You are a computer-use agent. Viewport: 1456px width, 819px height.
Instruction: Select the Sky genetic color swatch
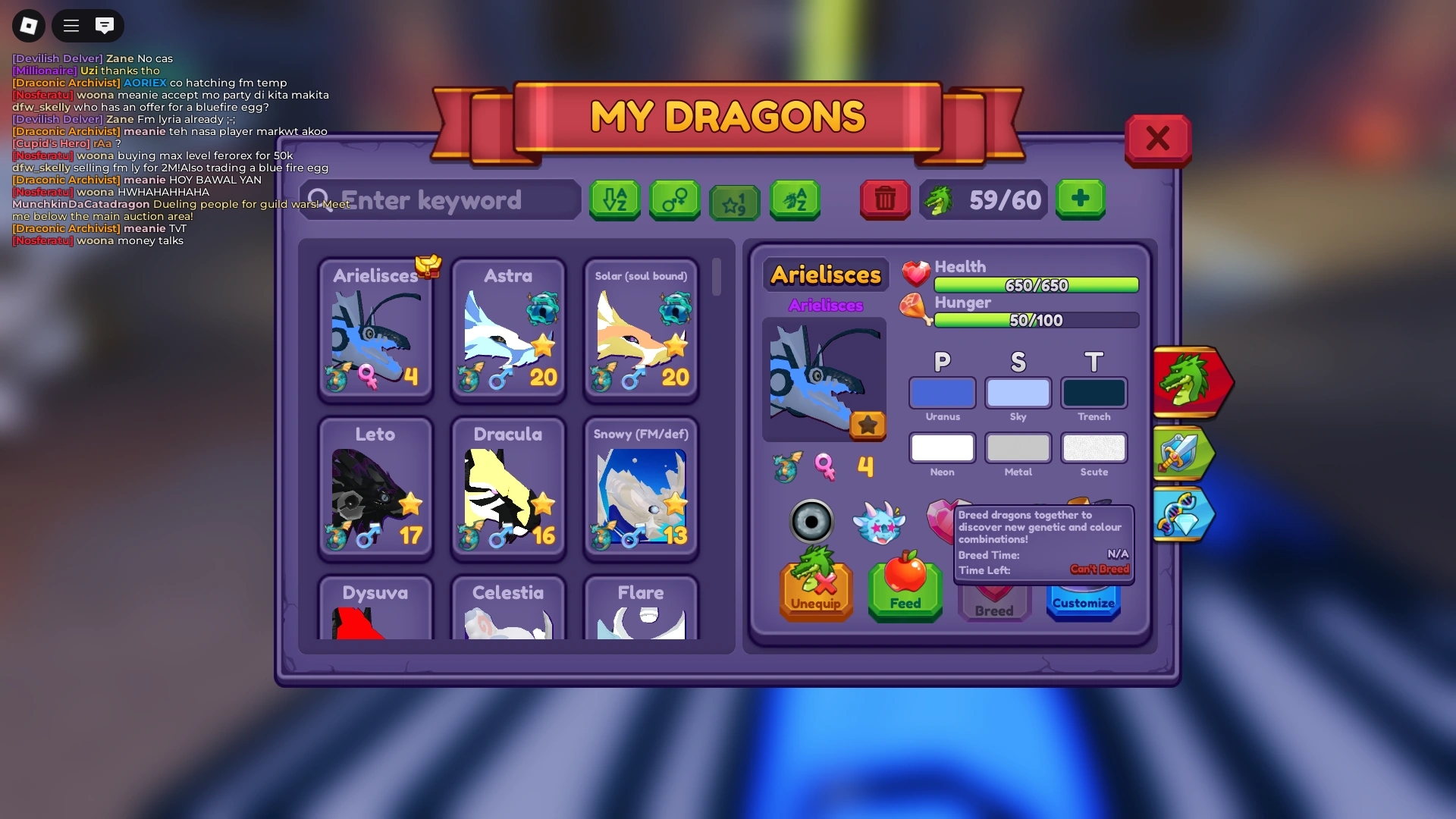coord(1018,393)
